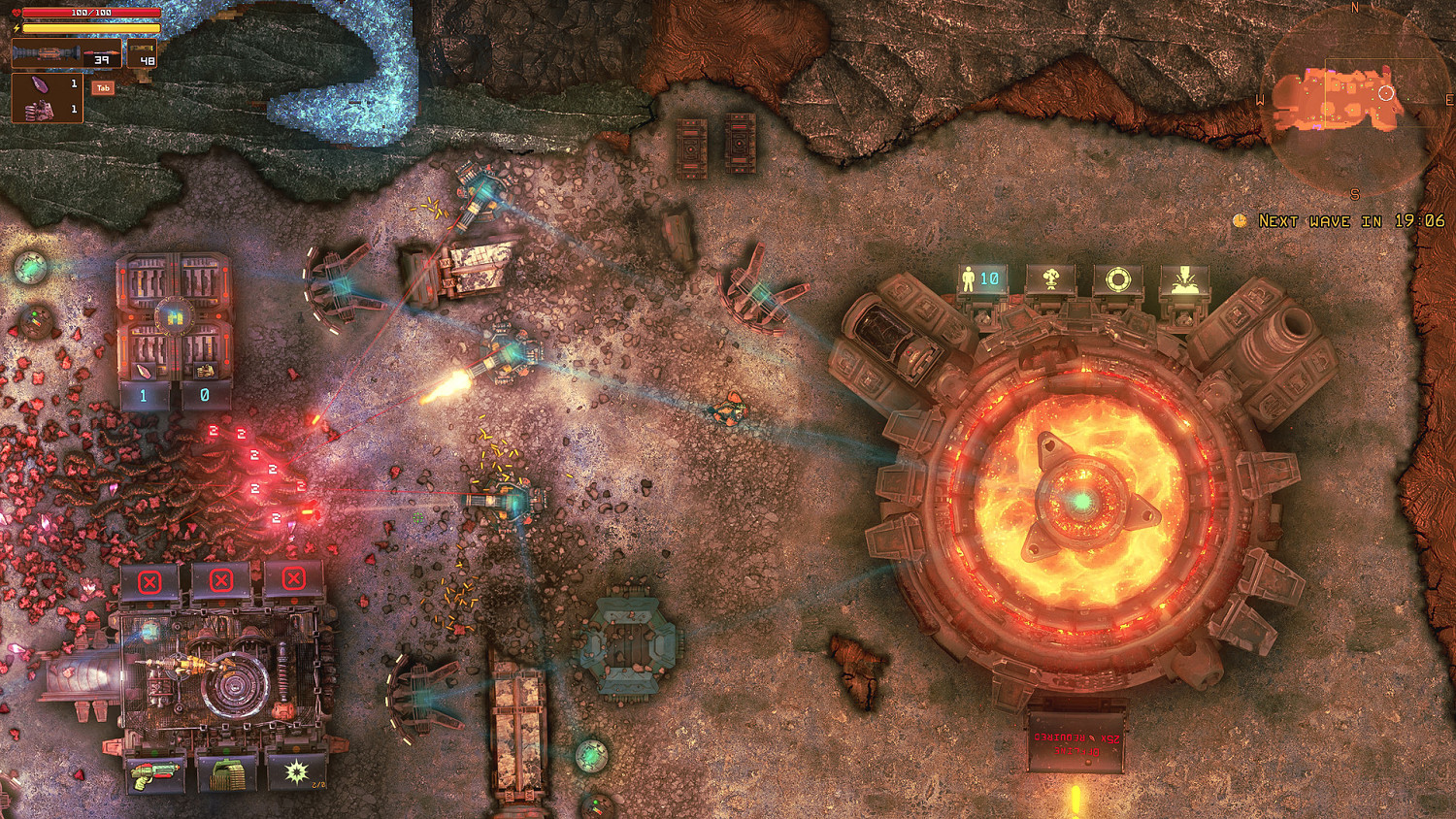Click the secondary weapon slot showing 48
Screen dimensions: 1456x819
144,53
